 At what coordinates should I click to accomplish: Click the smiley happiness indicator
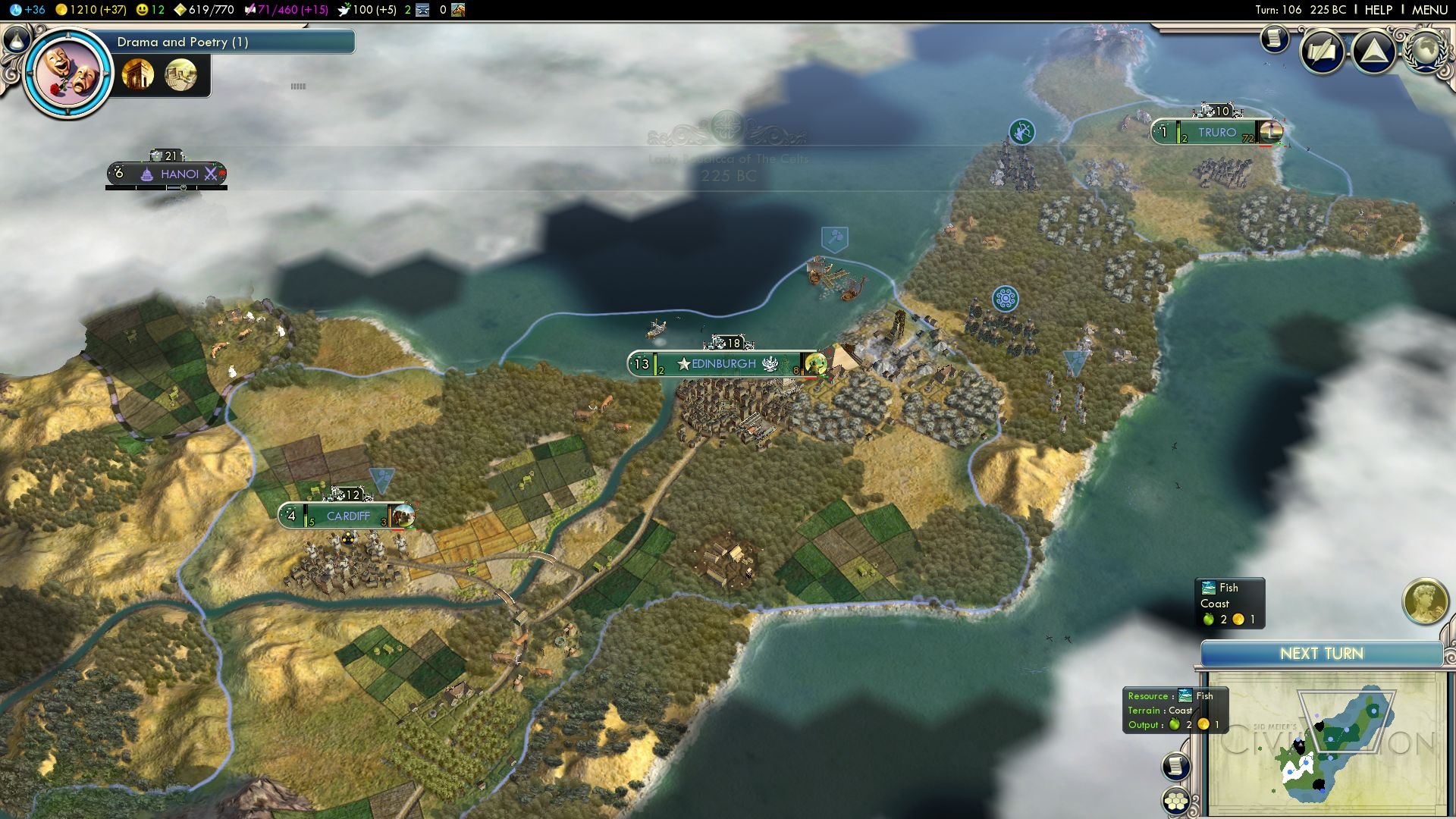click(149, 10)
